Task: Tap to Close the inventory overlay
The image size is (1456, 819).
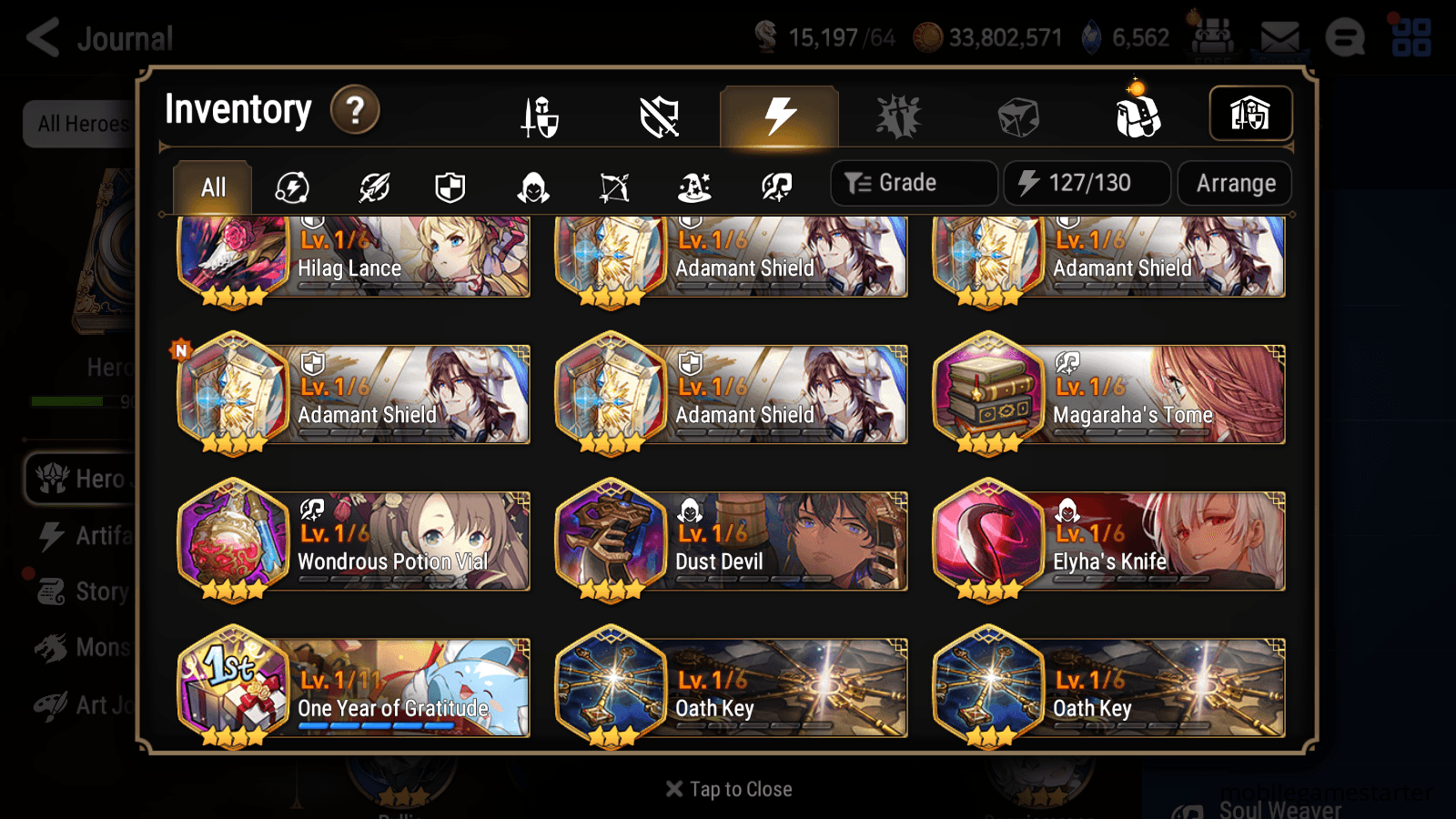Action: click(728, 788)
